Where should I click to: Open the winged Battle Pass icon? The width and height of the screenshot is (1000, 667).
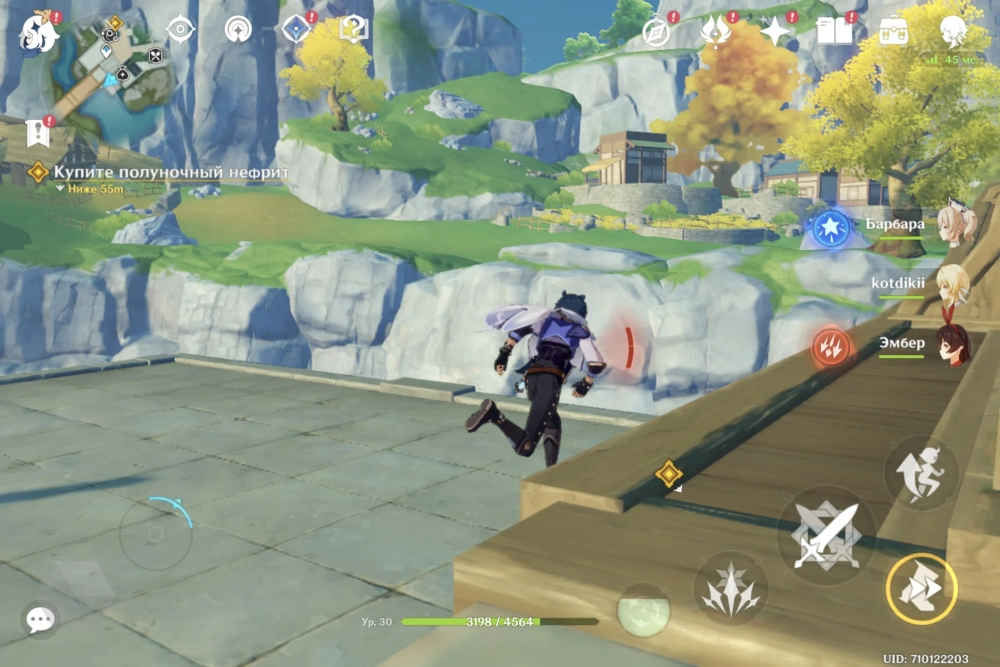point(715,31)
